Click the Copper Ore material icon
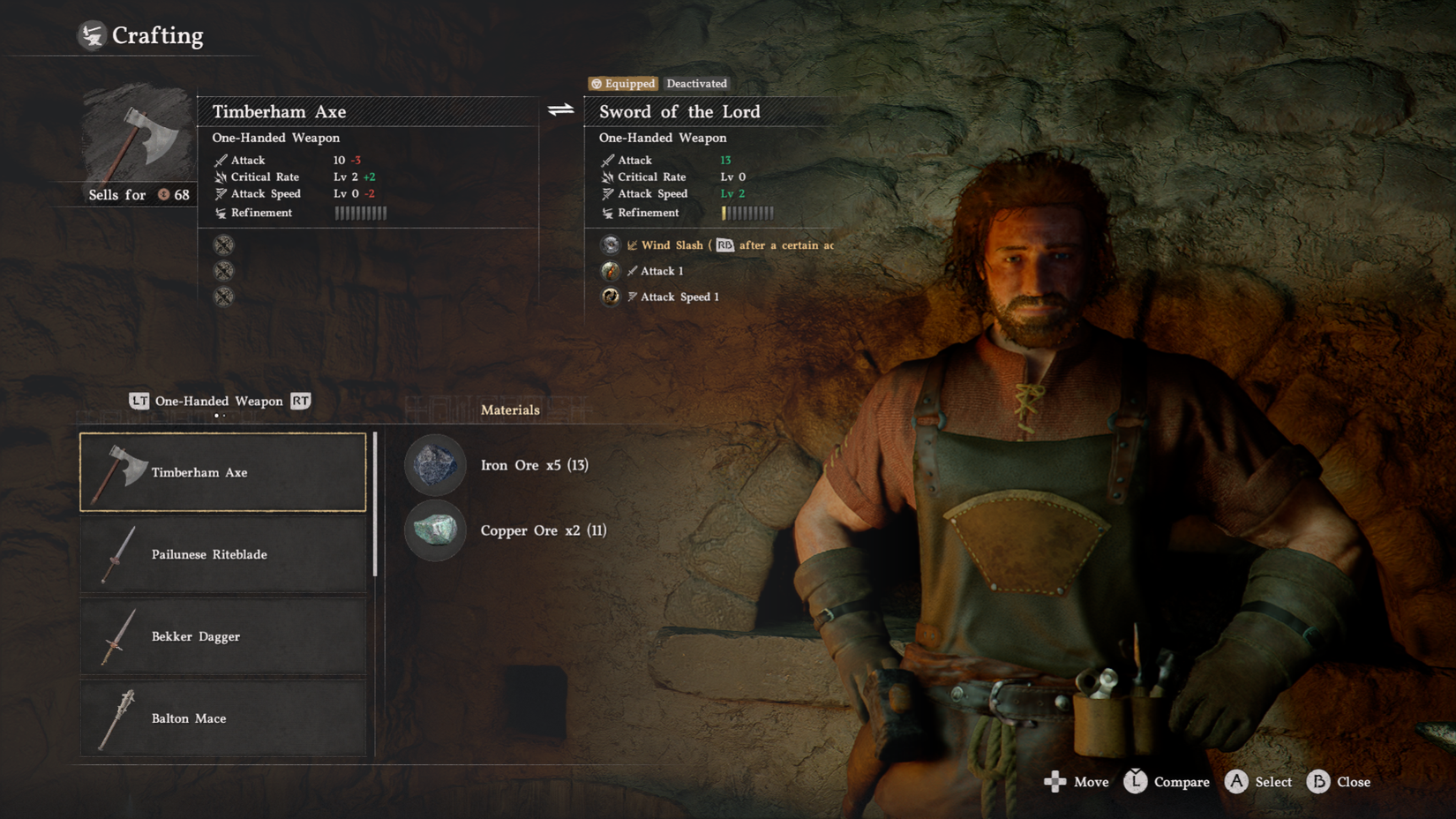Screen dimensions: 1456x819 (435, 530)
